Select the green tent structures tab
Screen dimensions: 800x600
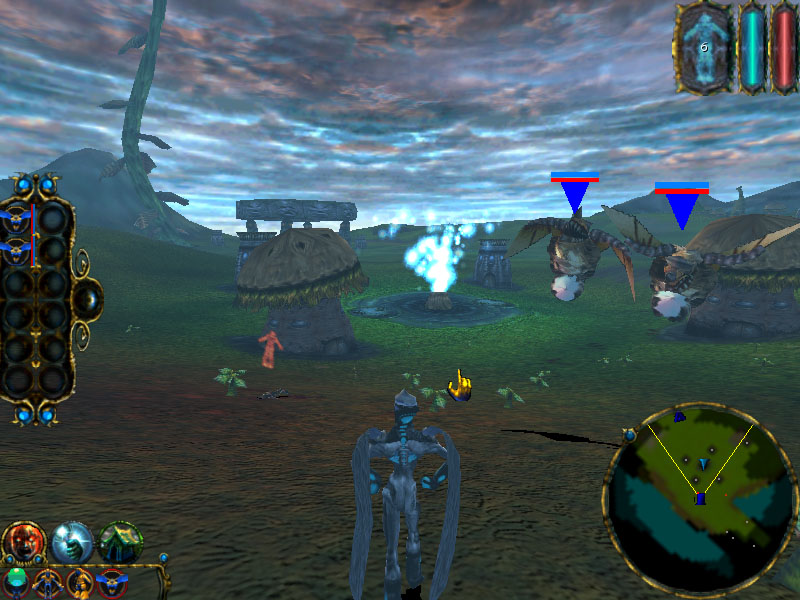[121, 542]
